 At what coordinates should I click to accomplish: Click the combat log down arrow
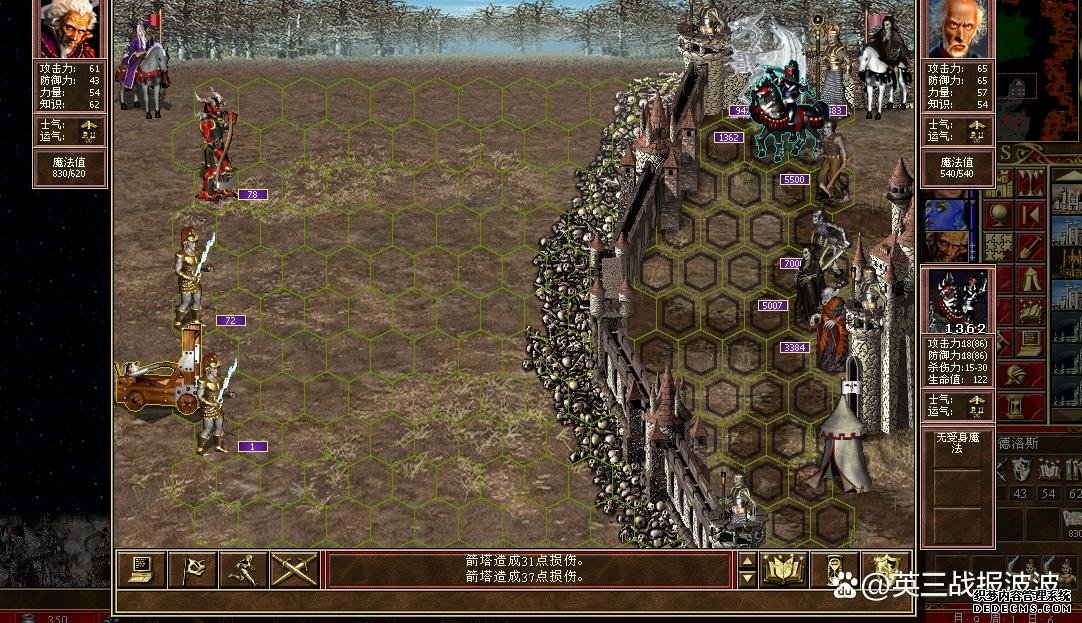pos(747,579)
